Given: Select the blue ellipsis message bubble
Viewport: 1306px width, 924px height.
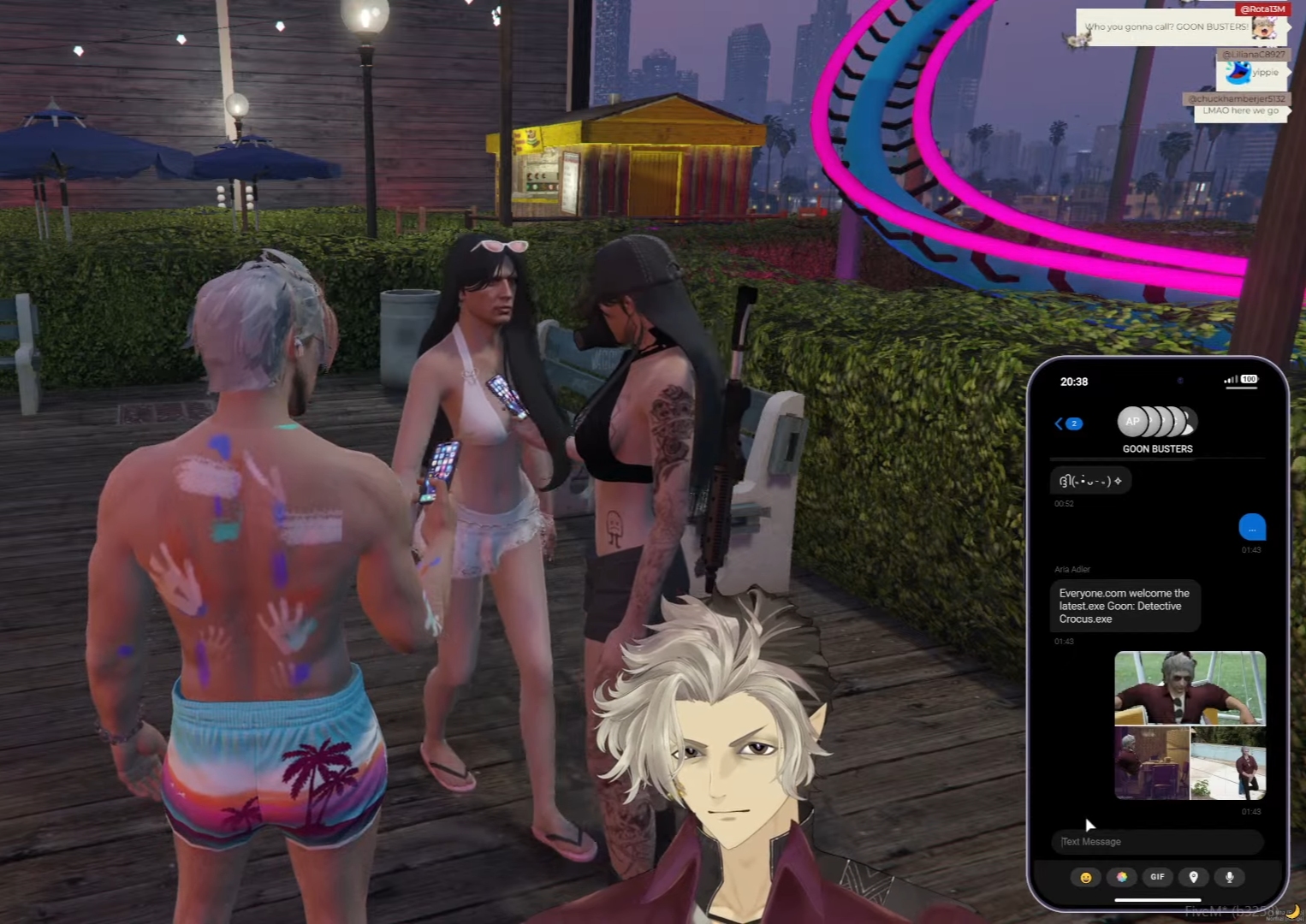Looking at the screenshot, I should tap(1251, 527).
